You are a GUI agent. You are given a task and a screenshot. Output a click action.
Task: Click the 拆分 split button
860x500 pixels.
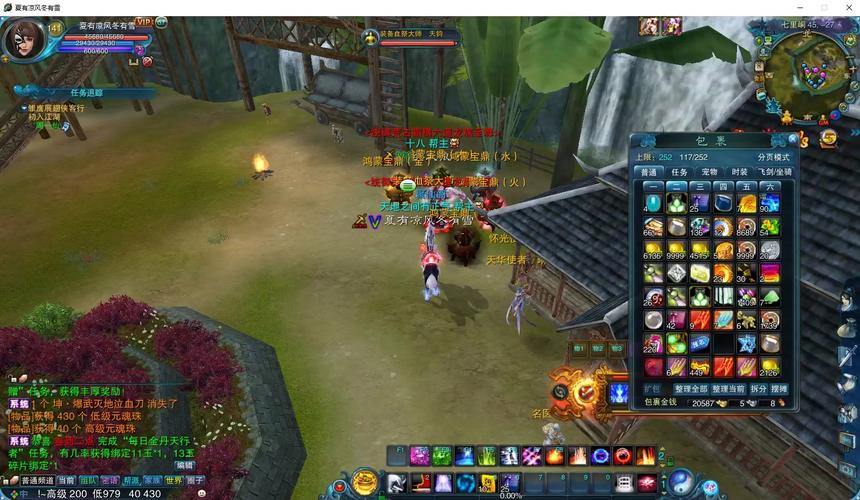pyautogui.click(x=760, y=388)
